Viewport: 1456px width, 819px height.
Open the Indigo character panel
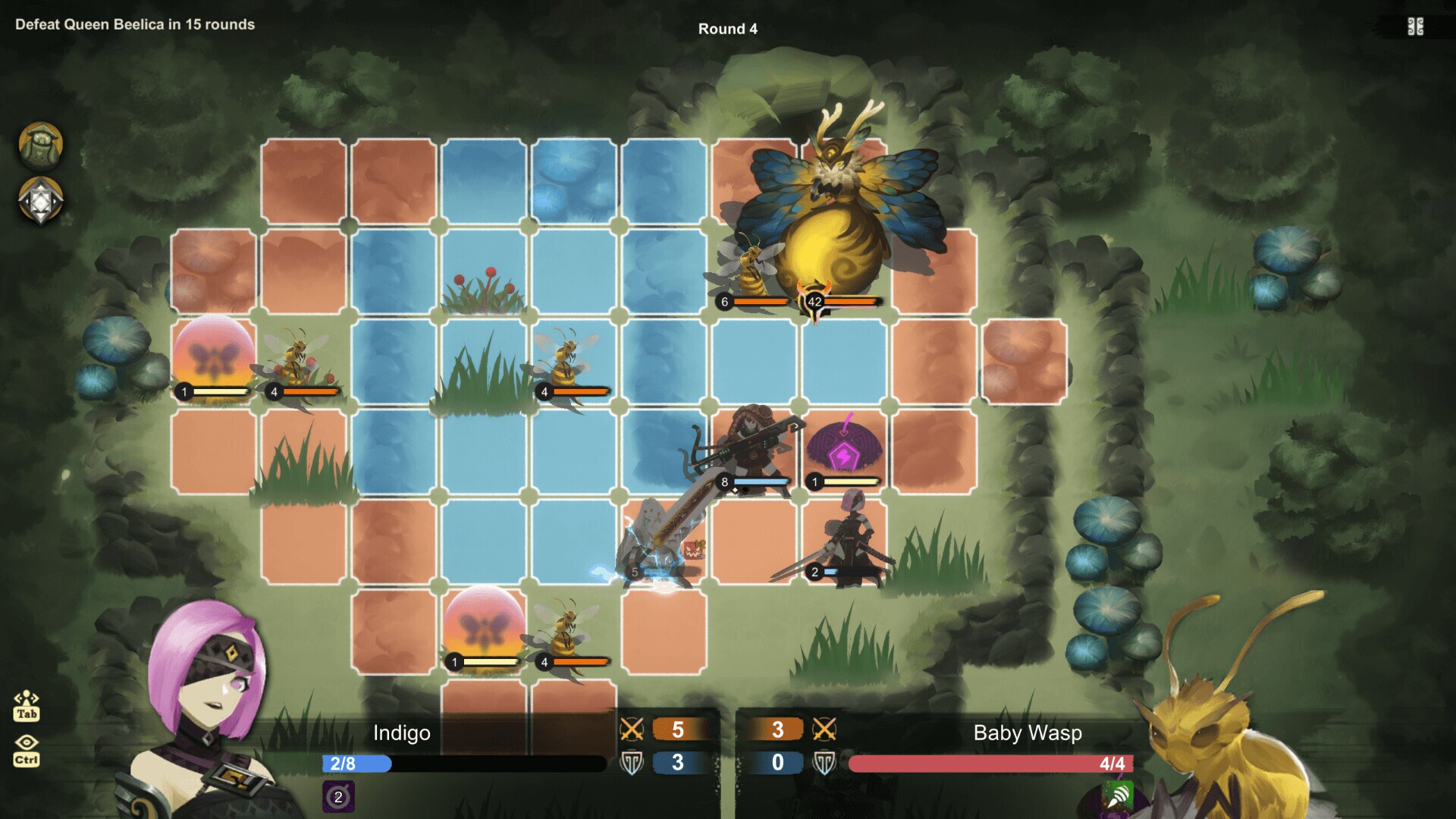tap(402, 733)
